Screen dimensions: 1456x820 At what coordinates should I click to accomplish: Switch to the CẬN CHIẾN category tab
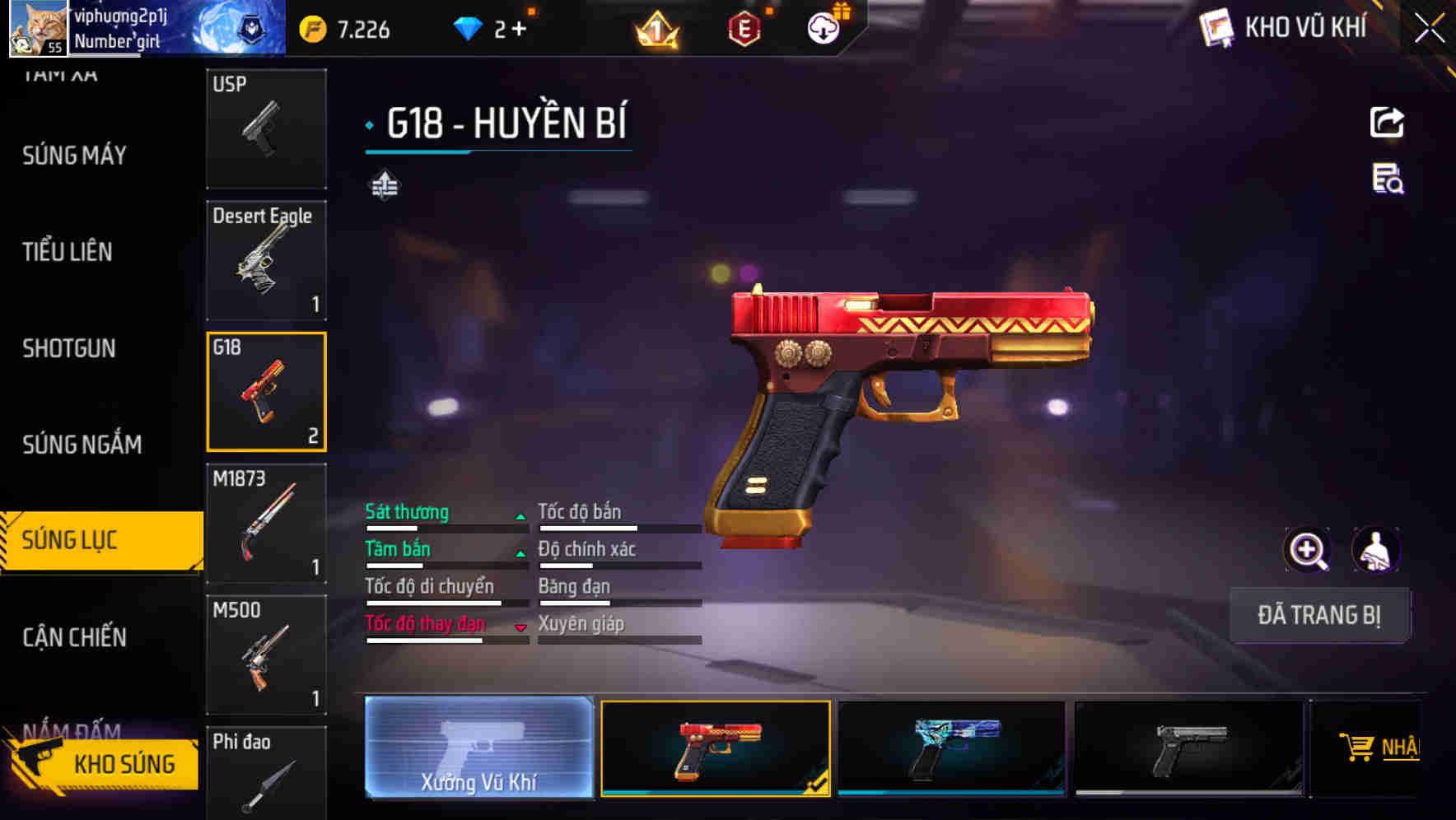pyautogui.click(x=72, y=637)
